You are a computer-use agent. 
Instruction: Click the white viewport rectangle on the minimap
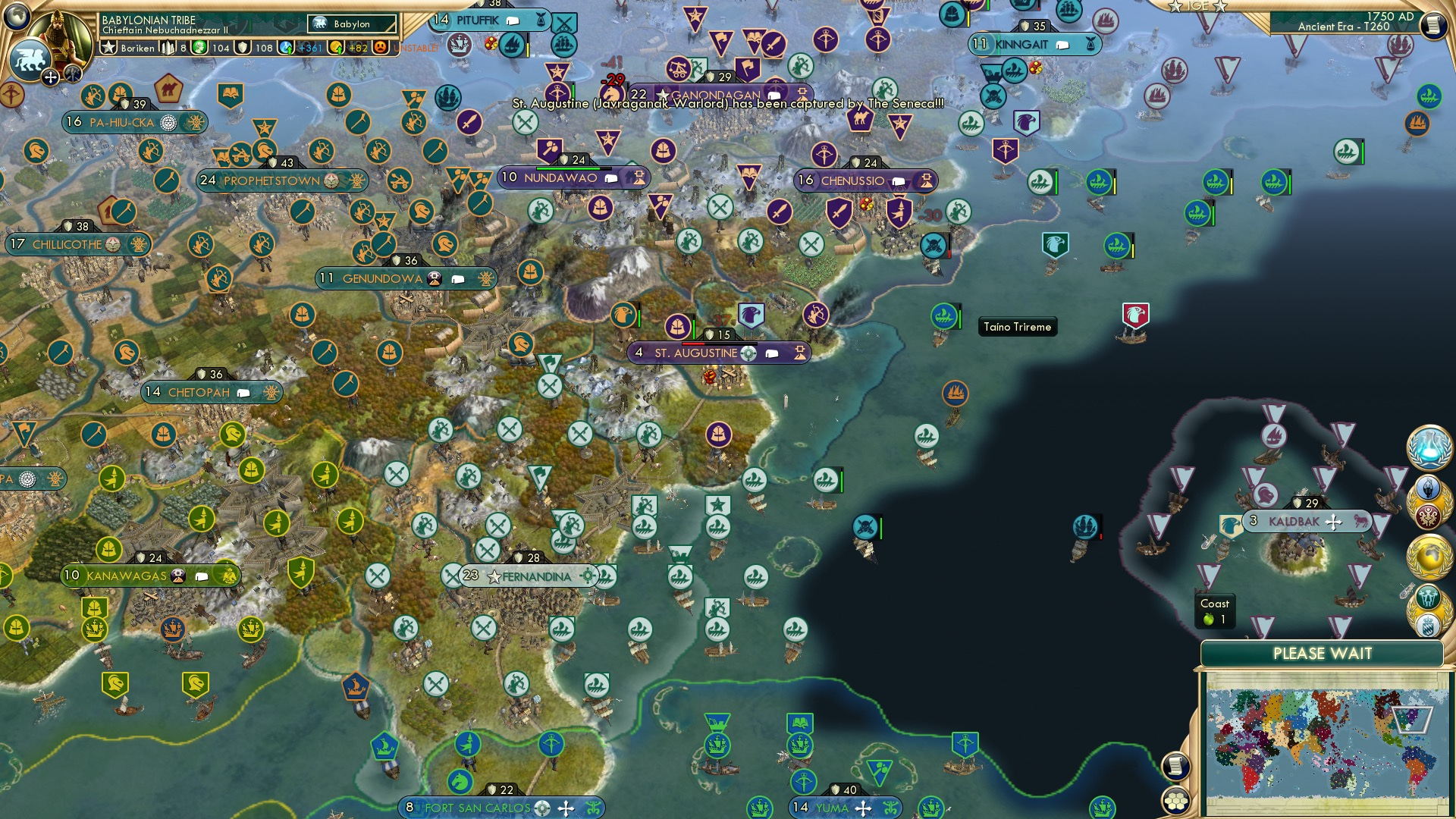click(x=1413, y=720)
